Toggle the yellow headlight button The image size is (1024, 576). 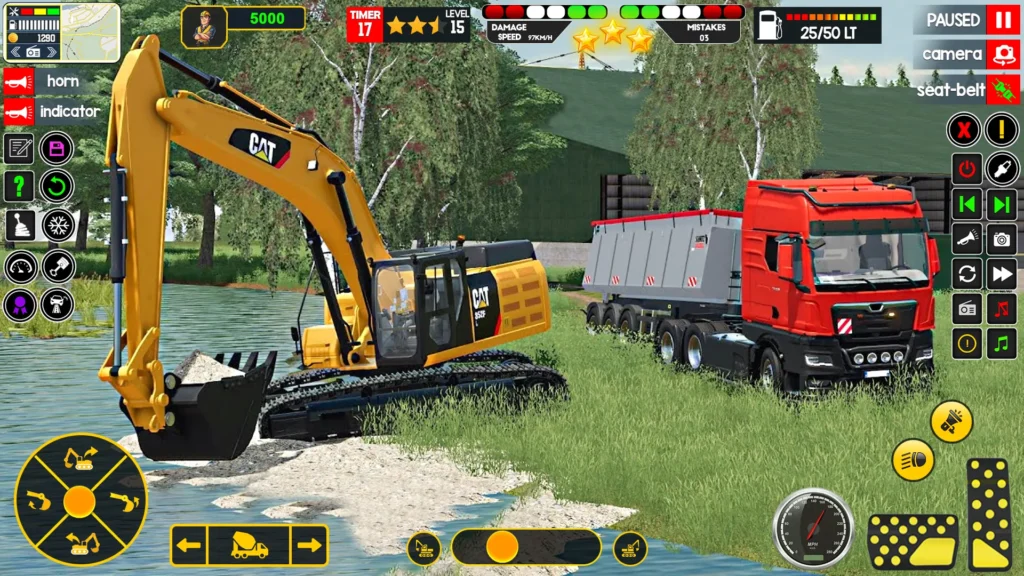click(x=913, y=459)
